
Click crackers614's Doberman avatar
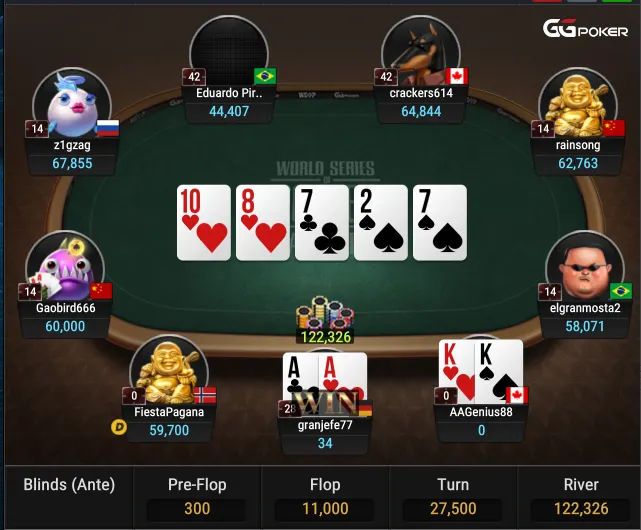(421, 52)
